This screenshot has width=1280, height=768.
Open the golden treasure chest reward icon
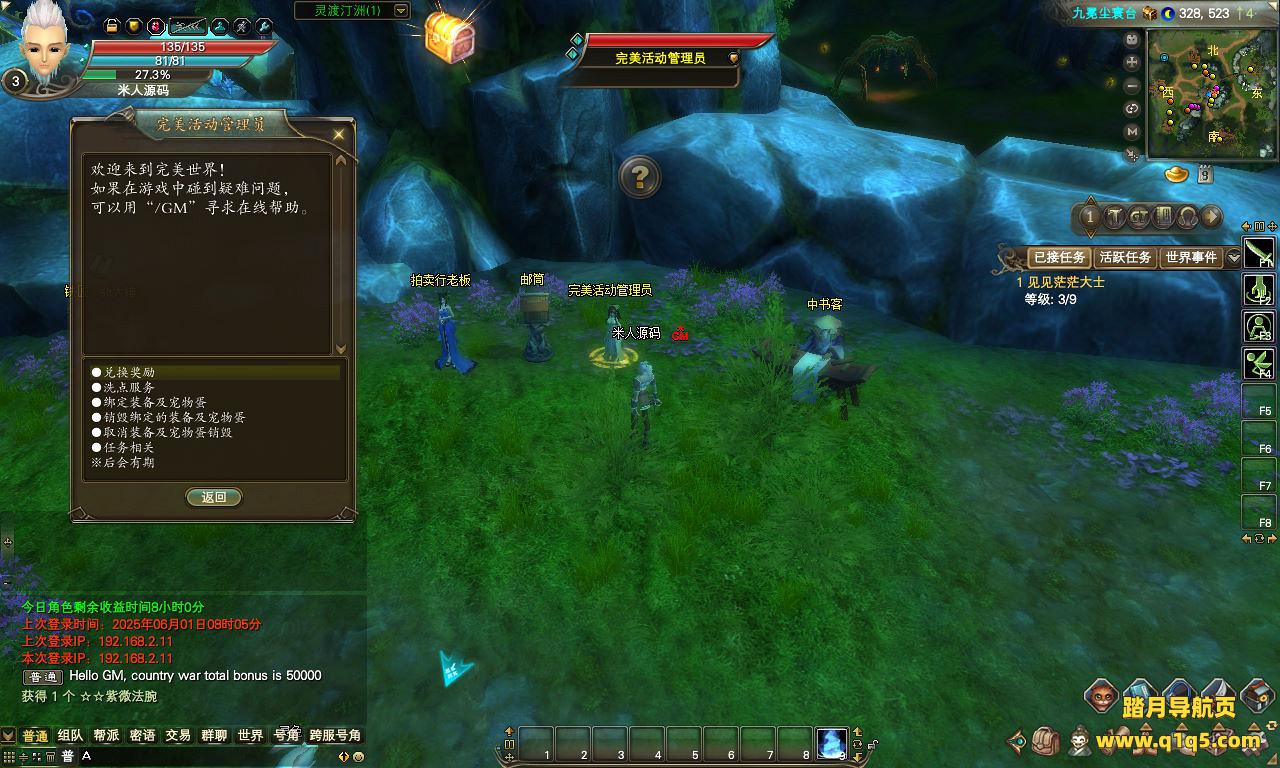click(x=449, y=37)
